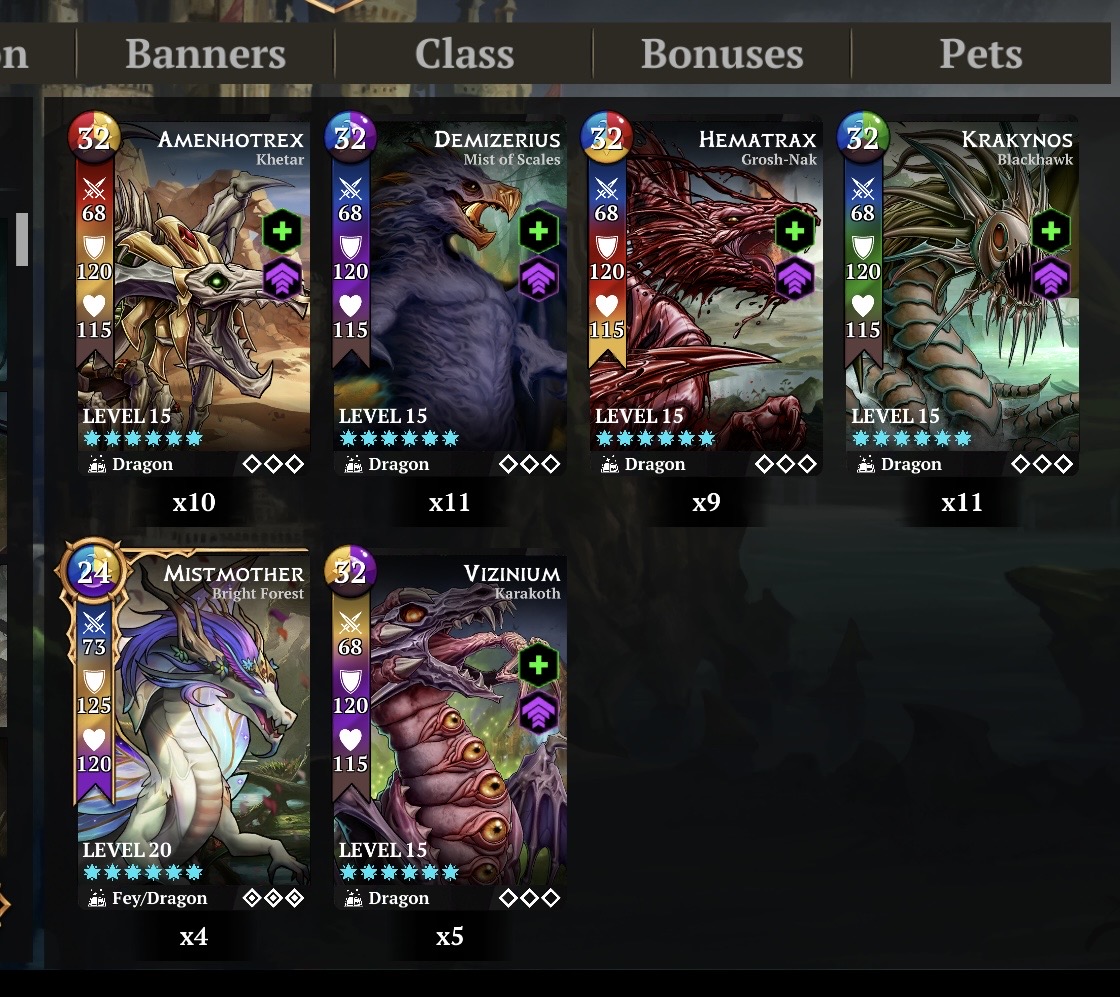Open the Class tab

464,54
